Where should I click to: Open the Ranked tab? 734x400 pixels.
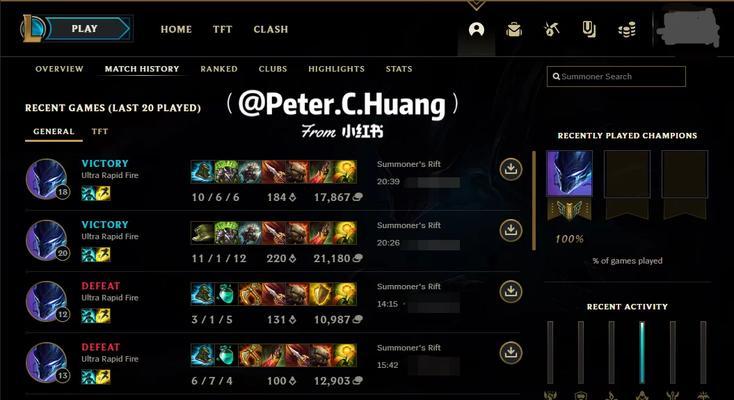219,69
